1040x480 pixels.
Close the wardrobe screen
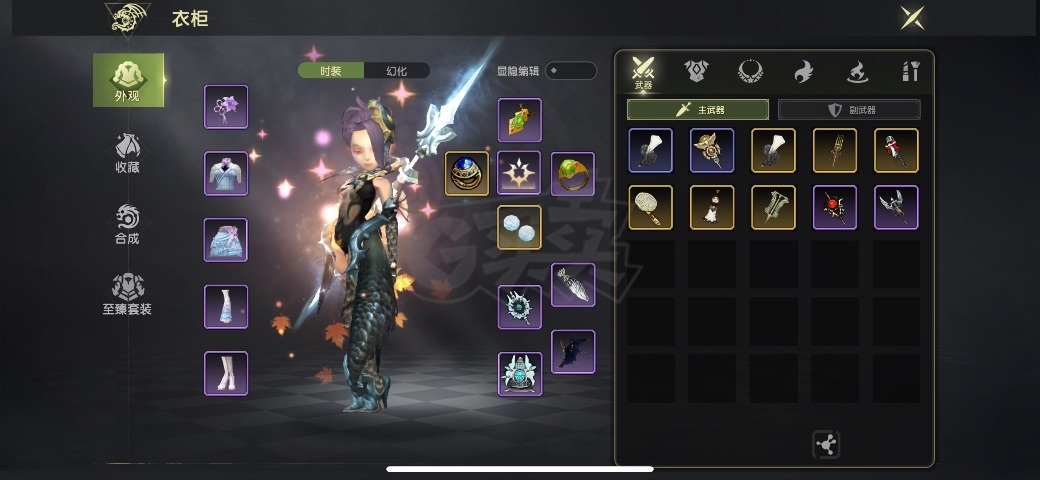(x=911, y=17)
